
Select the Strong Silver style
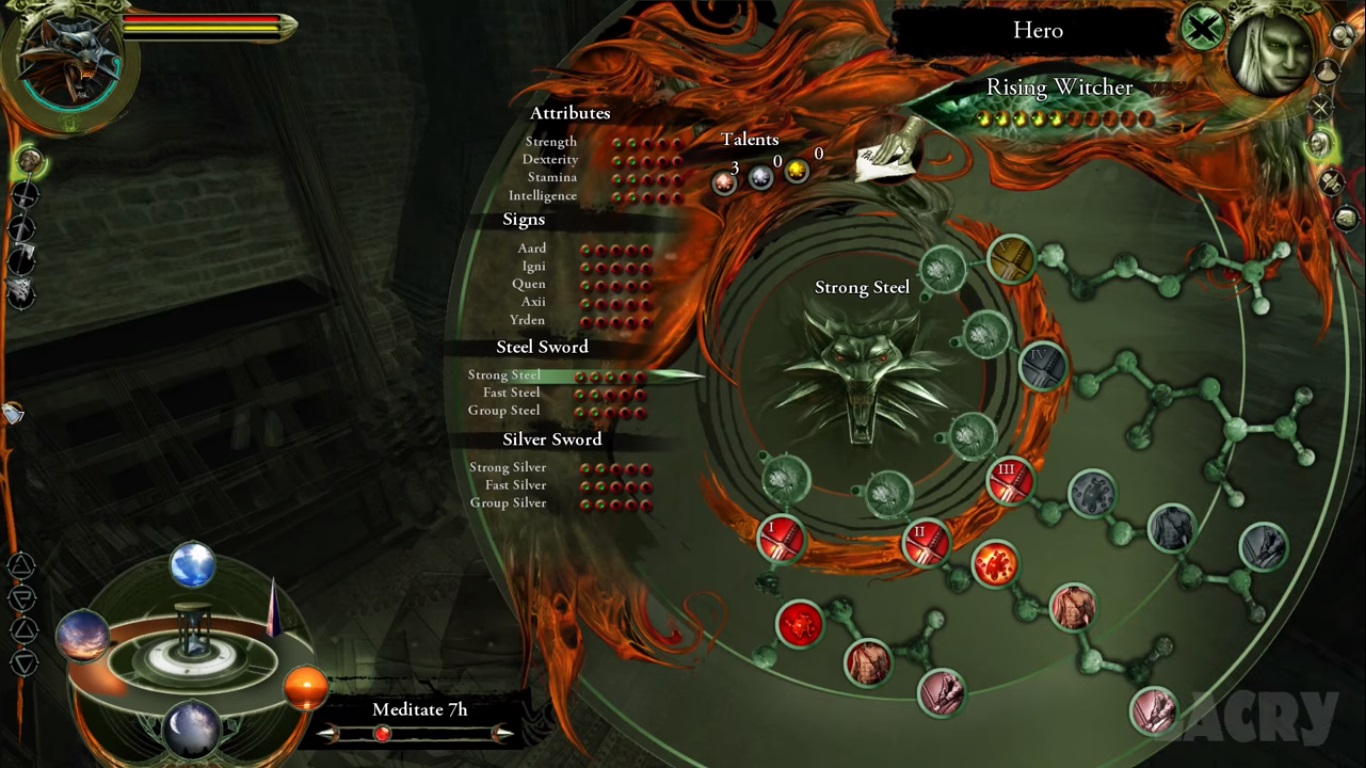[508, 468]
